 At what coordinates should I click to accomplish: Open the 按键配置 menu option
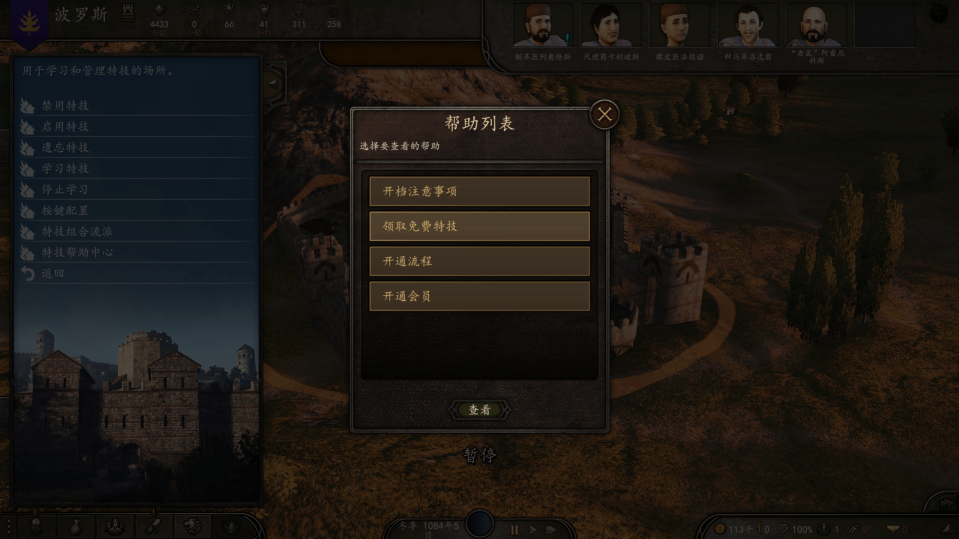[65, 211]
